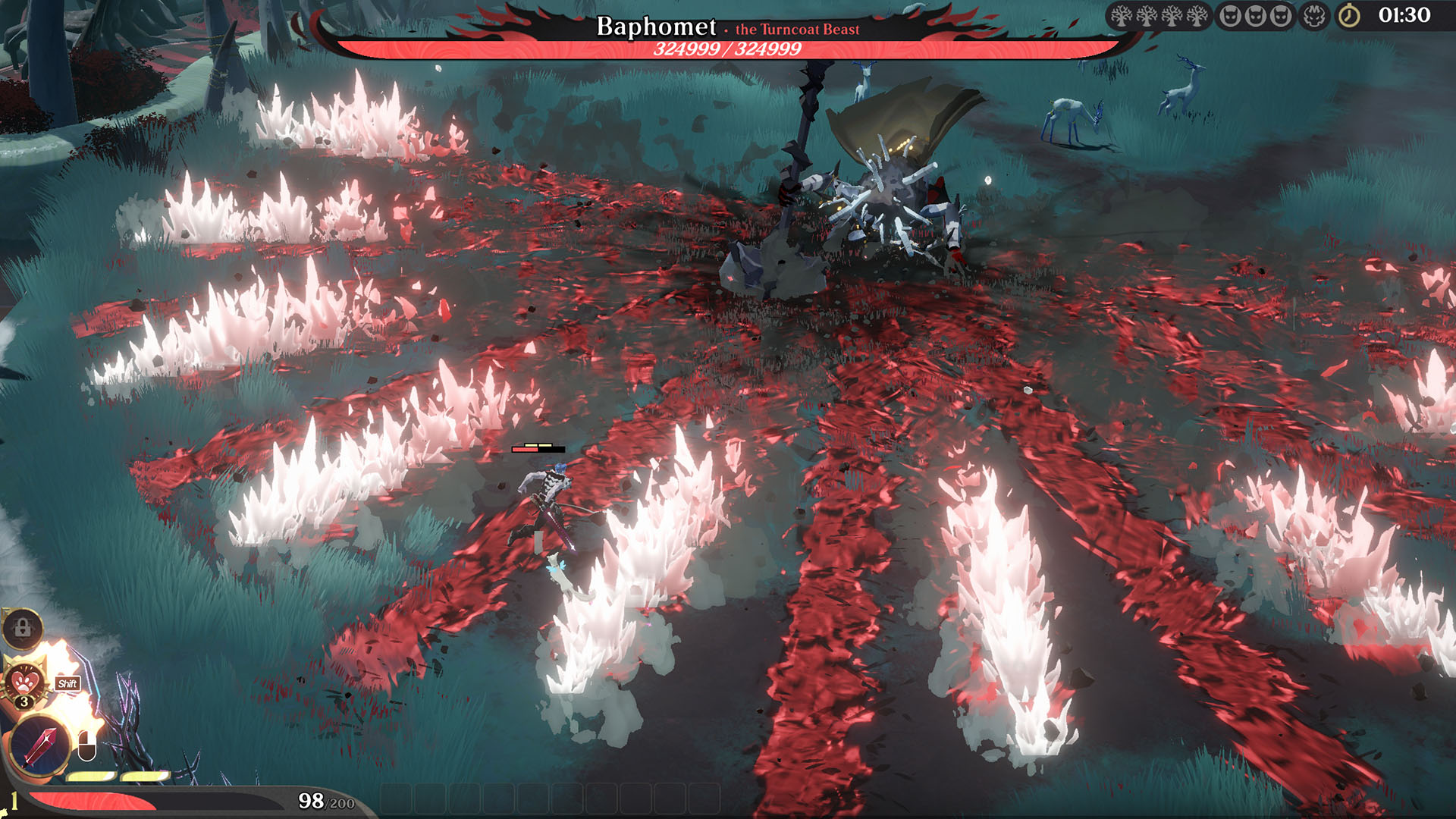Click the third cat face icon

(x=1281, y=16)
